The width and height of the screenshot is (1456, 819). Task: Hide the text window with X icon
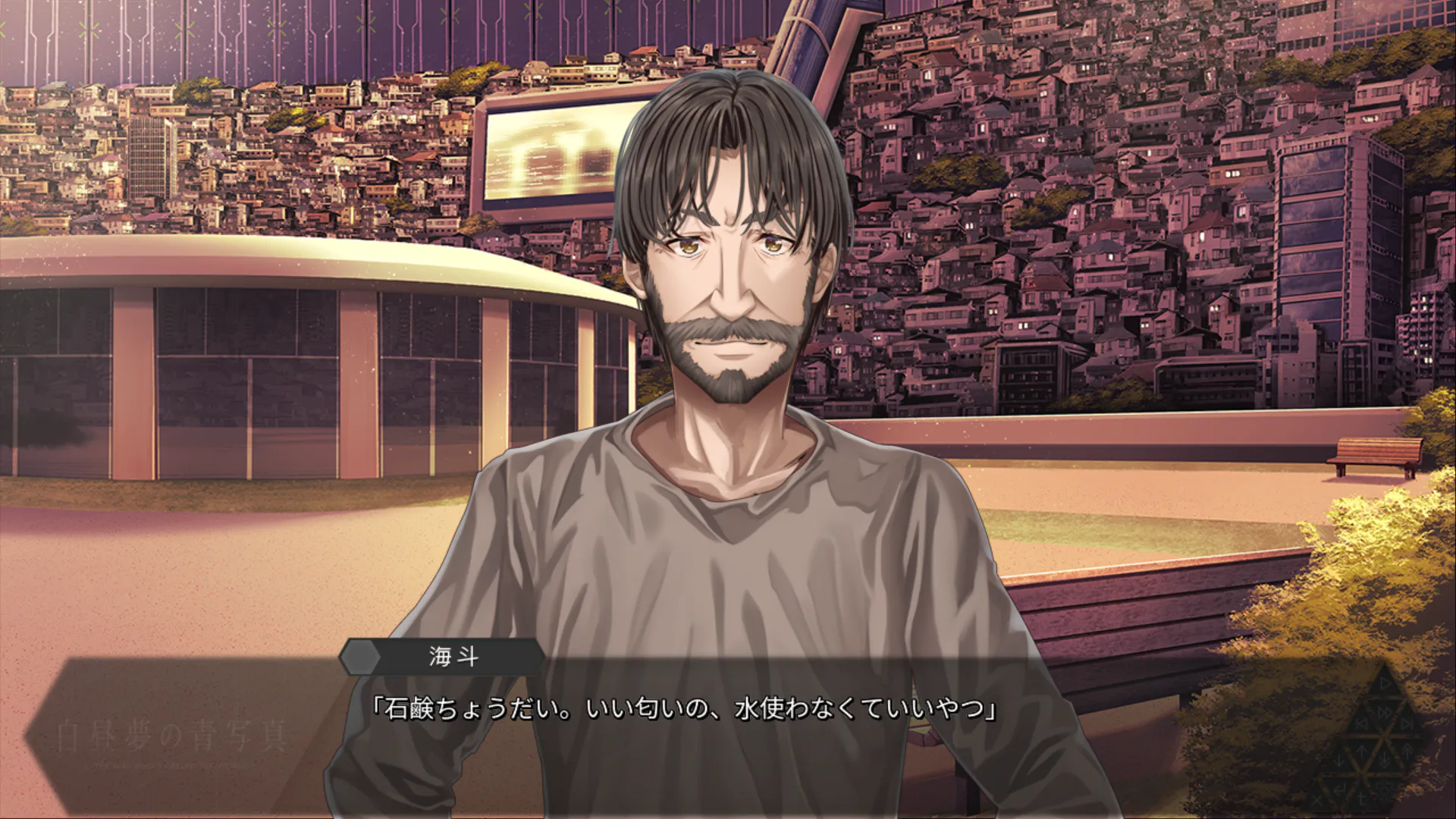(1316, 801)
